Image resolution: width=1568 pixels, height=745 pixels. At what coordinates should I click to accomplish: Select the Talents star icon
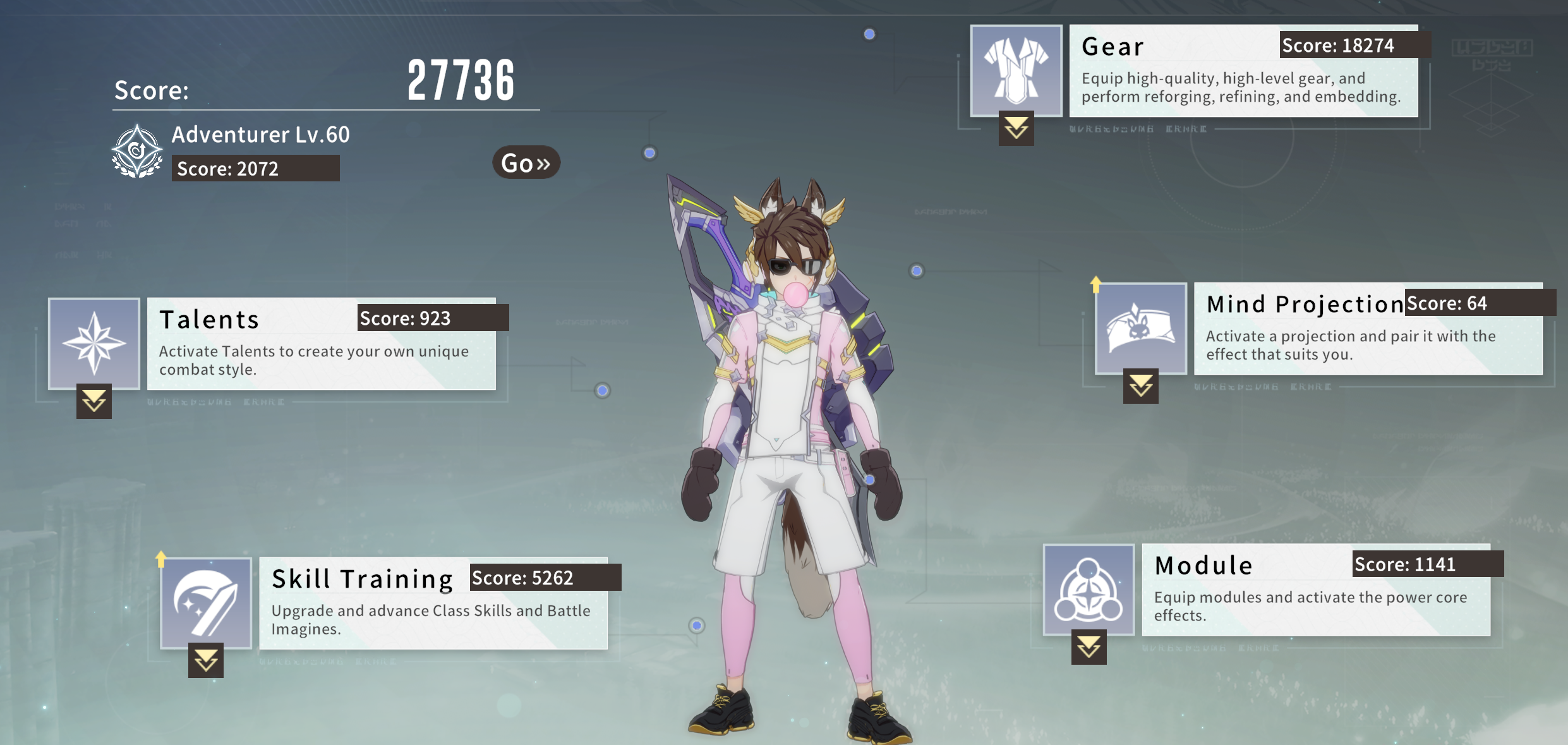94,343
